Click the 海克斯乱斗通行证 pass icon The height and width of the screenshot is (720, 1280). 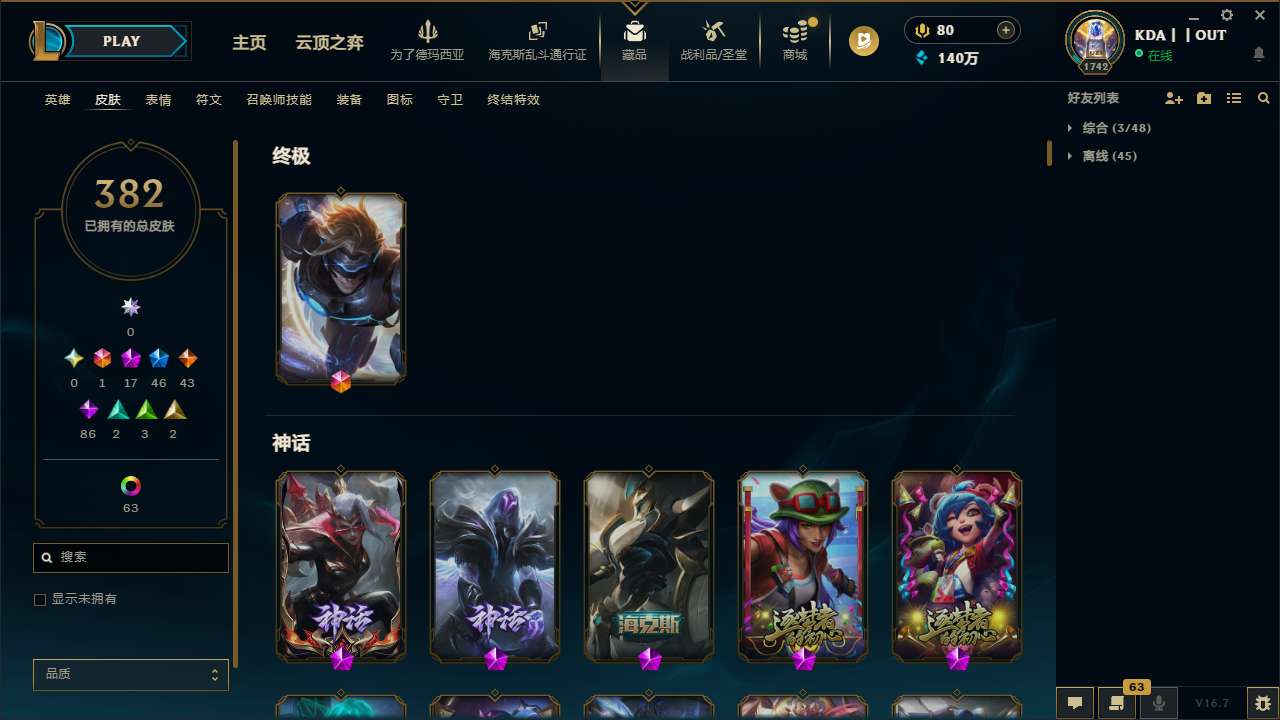point(537,32)
